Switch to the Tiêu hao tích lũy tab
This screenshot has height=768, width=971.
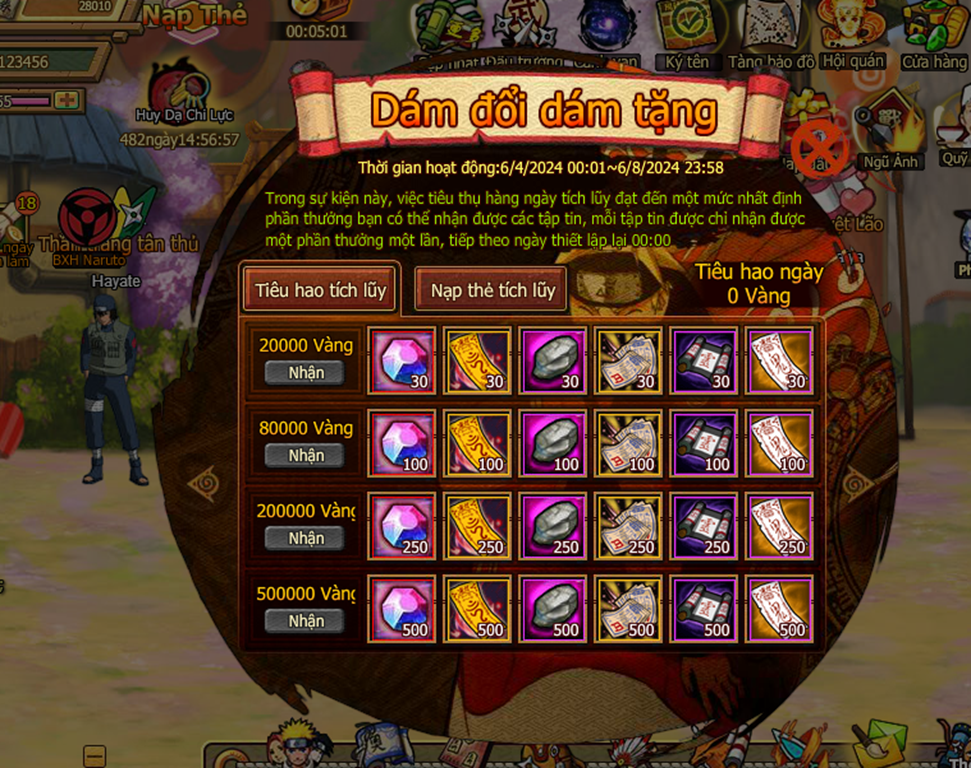coord(320,290)
